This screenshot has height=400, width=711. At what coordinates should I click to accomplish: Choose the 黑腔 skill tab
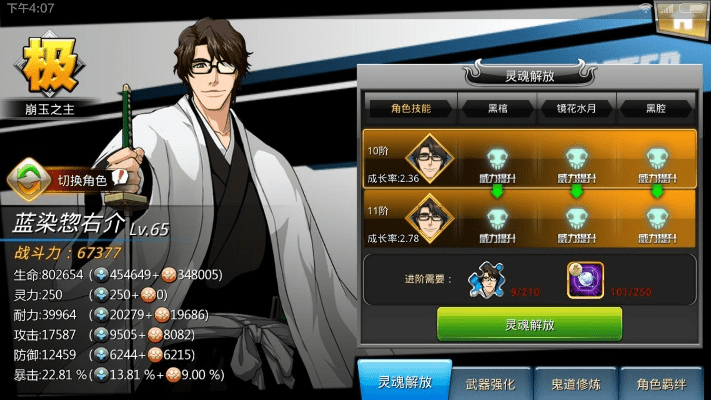pyautogui.click(x=656, y=106)
